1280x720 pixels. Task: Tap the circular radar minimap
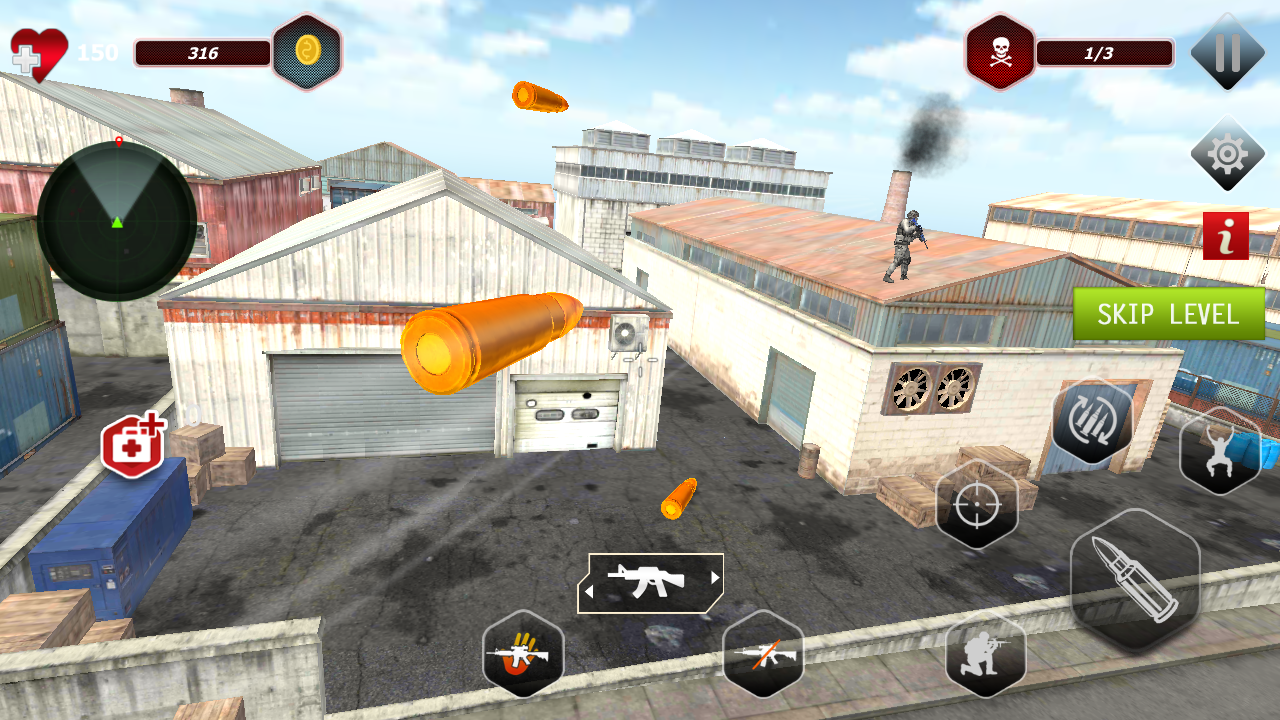[x=117, y=221]
